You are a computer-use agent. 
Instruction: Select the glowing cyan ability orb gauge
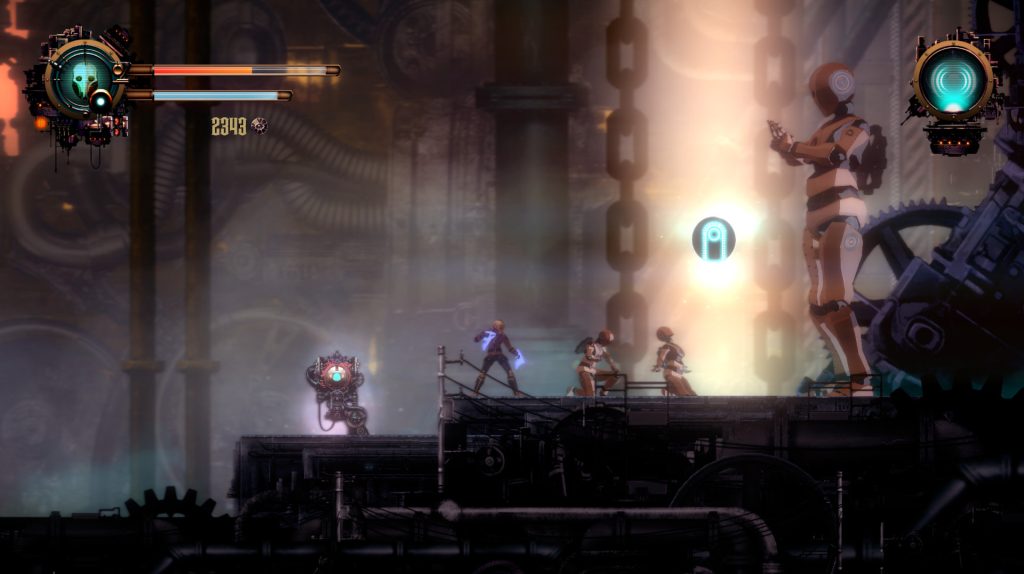[x=953, y=80]
